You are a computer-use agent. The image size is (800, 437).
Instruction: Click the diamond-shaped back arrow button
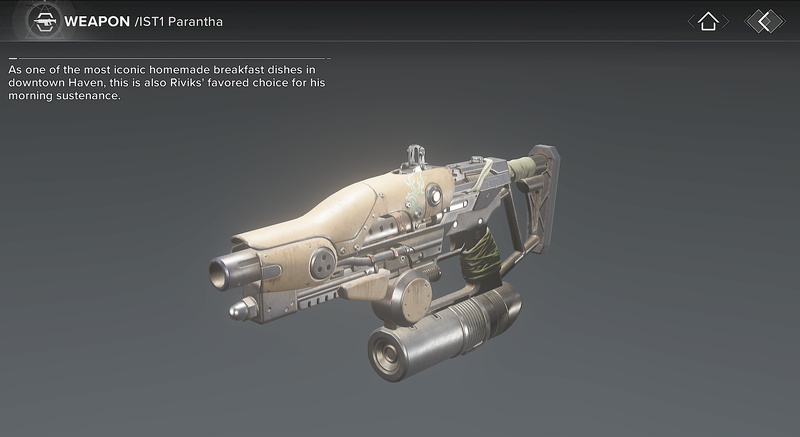pos(765,21)
